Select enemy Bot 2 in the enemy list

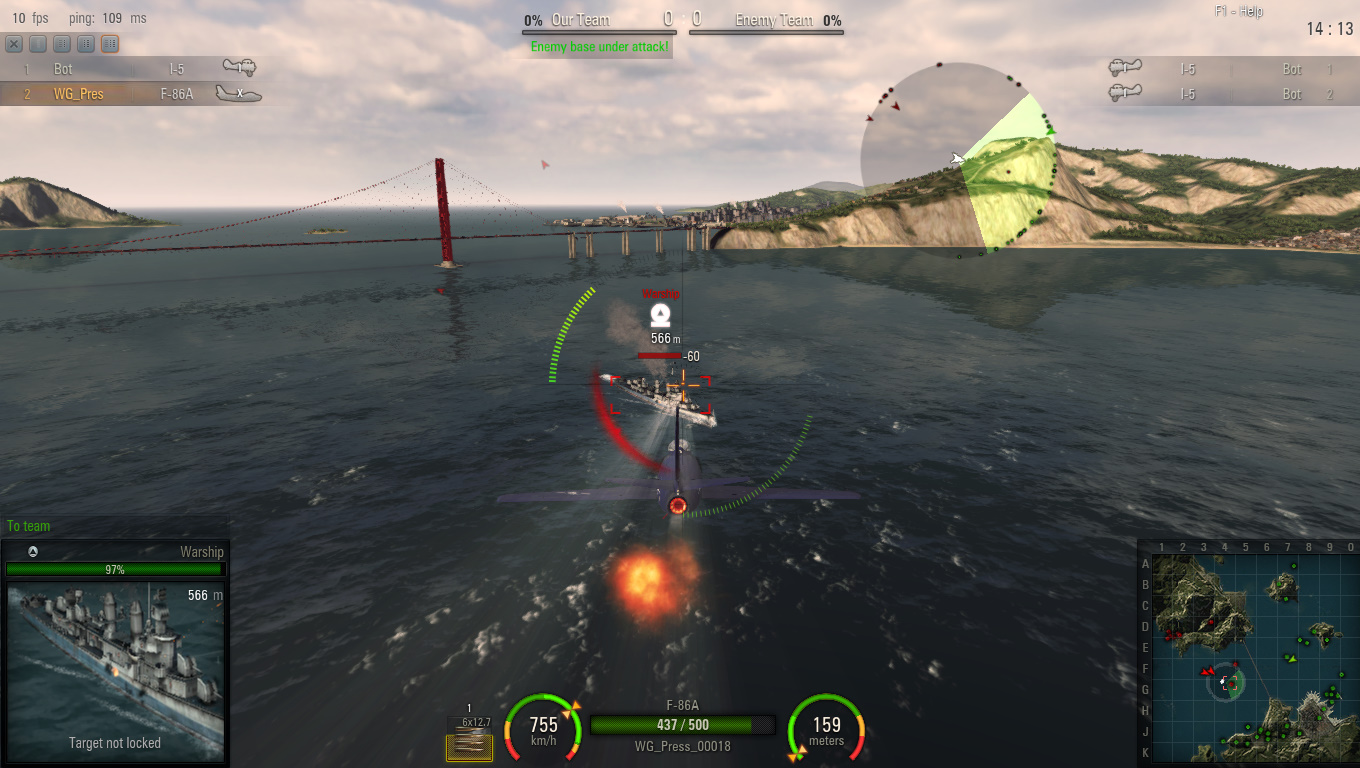coord(1228,94)
